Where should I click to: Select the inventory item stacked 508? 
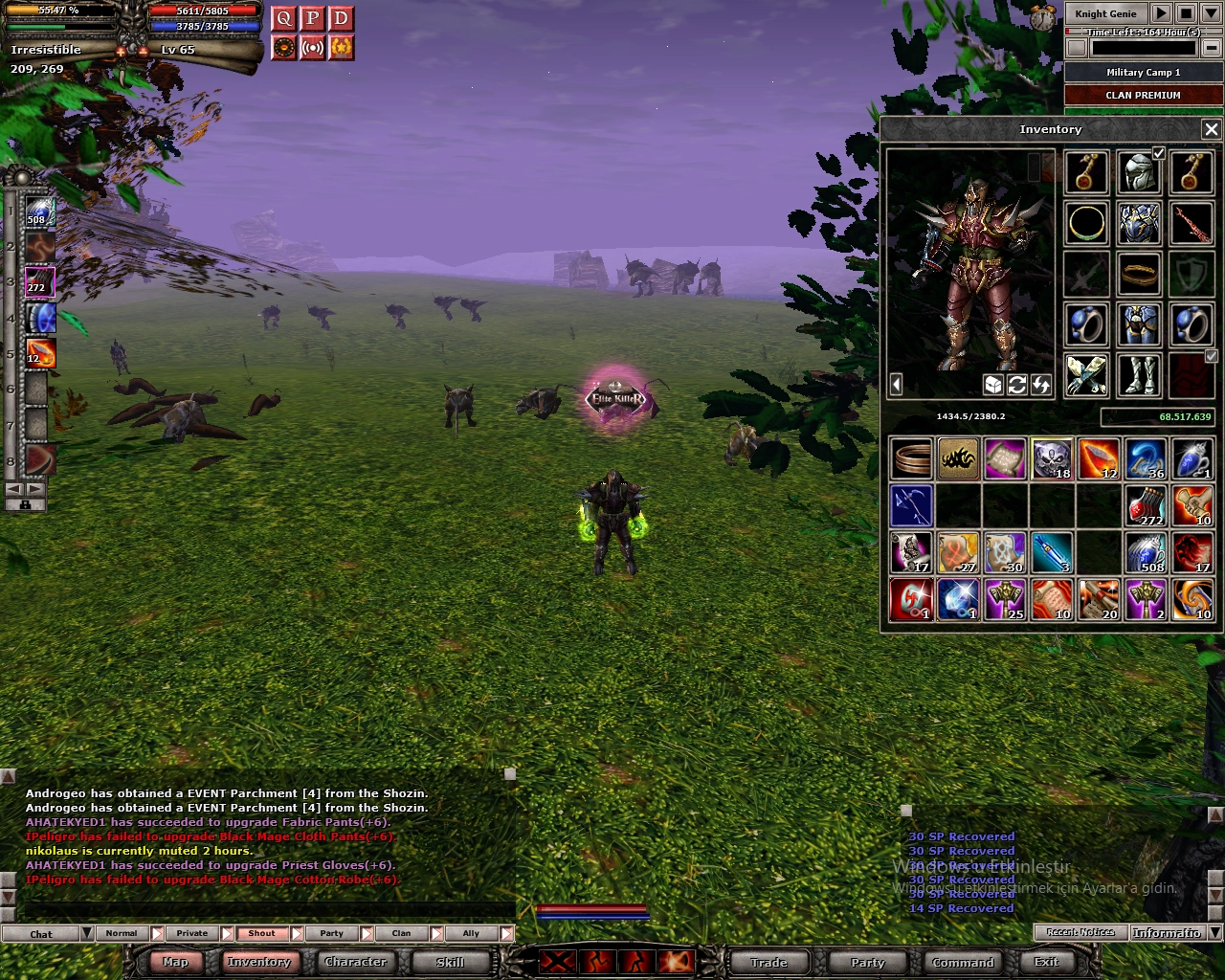click(x=1146, y=553)
